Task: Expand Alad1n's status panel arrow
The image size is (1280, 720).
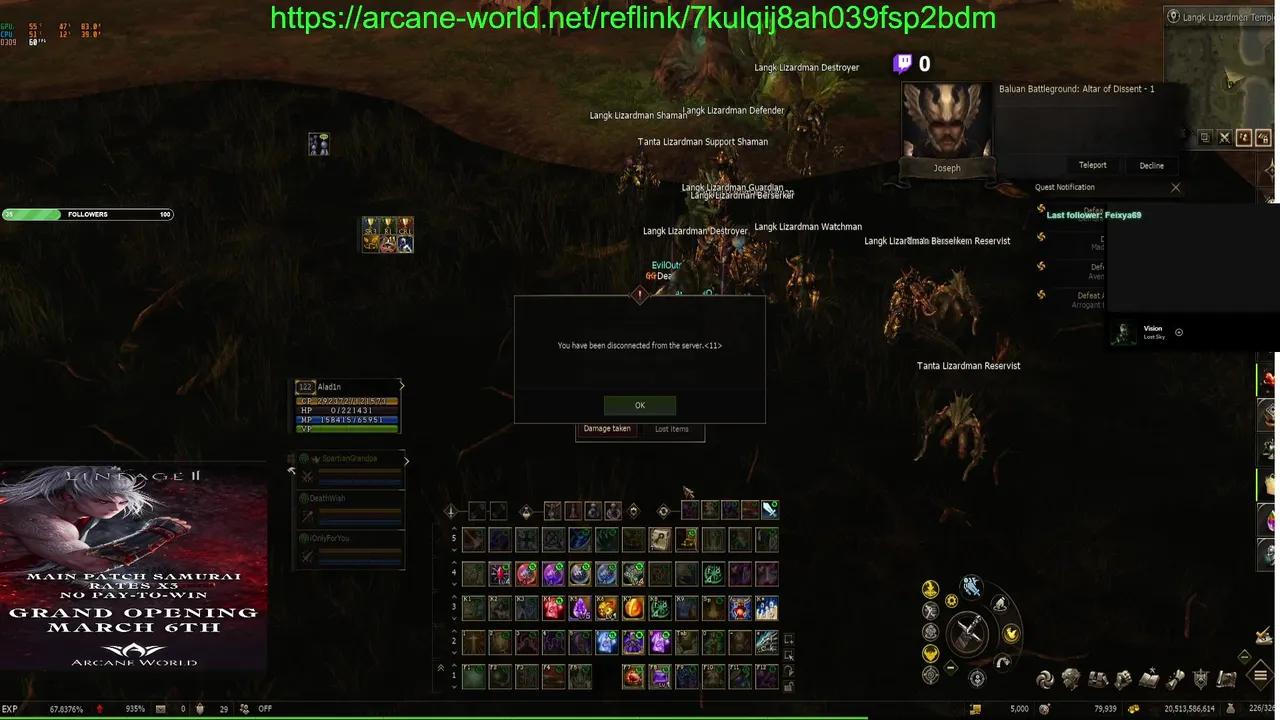Action: (401, 385)
